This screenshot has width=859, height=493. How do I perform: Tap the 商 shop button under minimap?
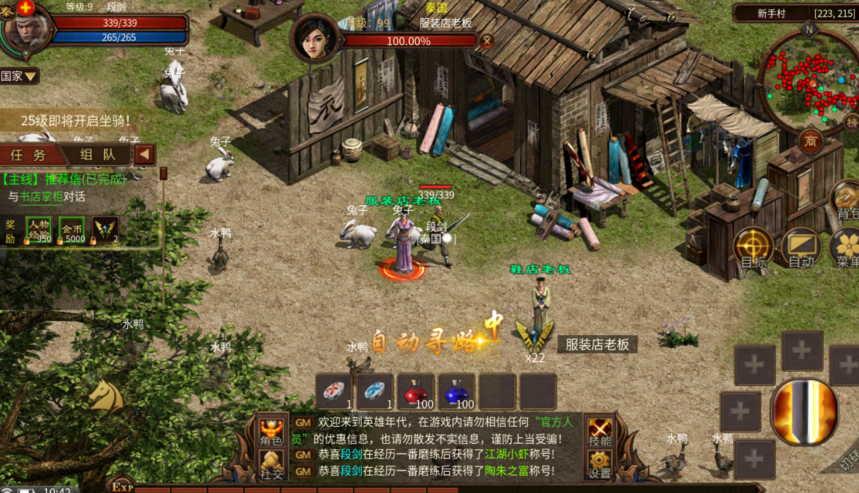[810, 139]
